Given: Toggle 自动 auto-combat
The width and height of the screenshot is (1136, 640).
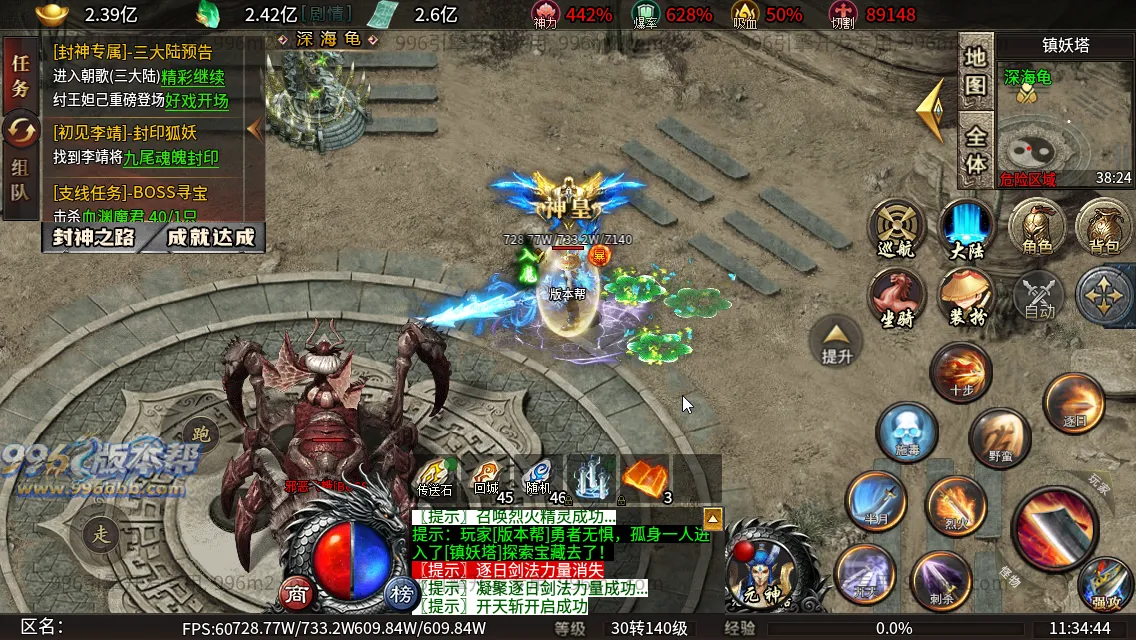Looking at the screenshot, I should pos(1039,297).
